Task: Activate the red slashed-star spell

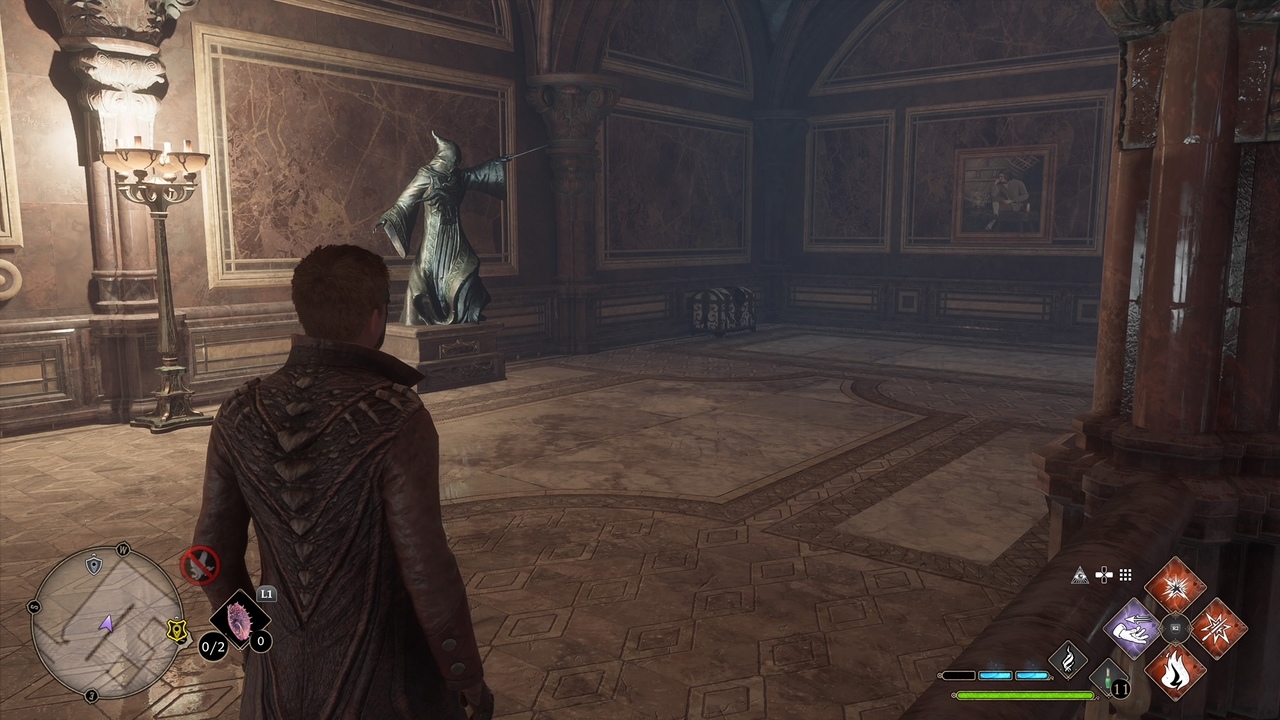Action: (1218, 629)
